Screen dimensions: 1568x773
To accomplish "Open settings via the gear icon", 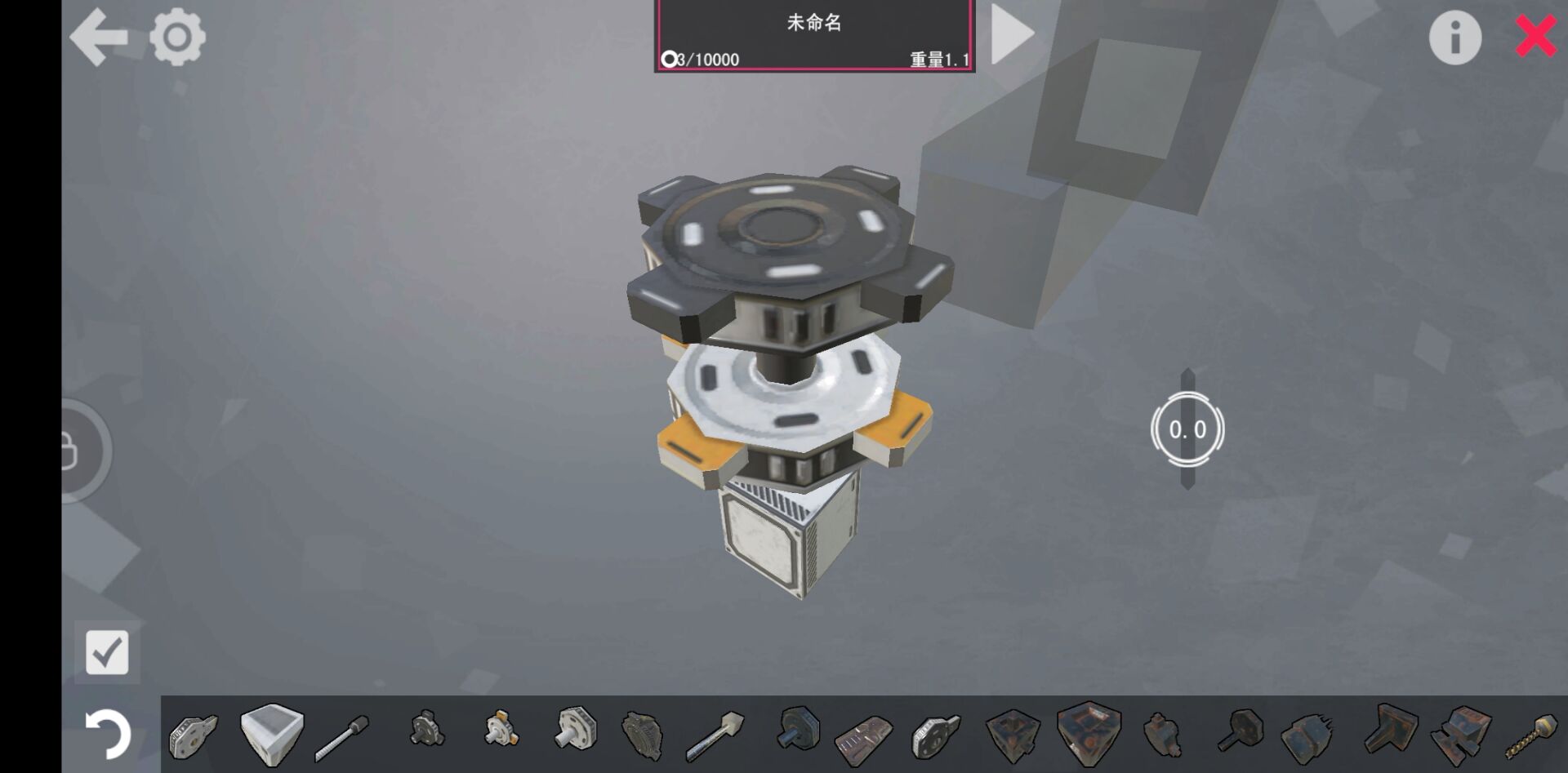I will point(177,37).
